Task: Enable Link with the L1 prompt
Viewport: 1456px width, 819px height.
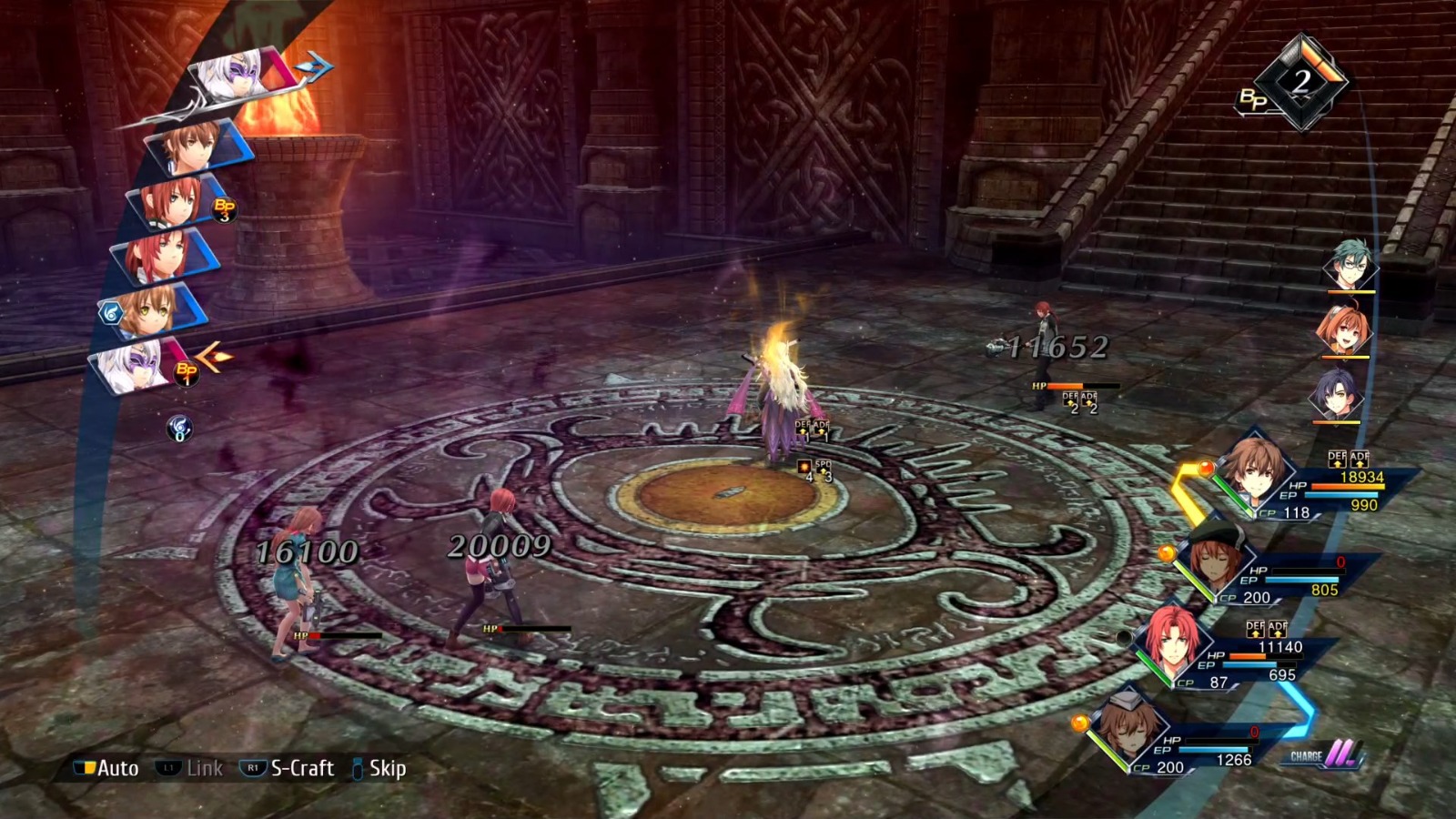Action: tap(185, 767)
